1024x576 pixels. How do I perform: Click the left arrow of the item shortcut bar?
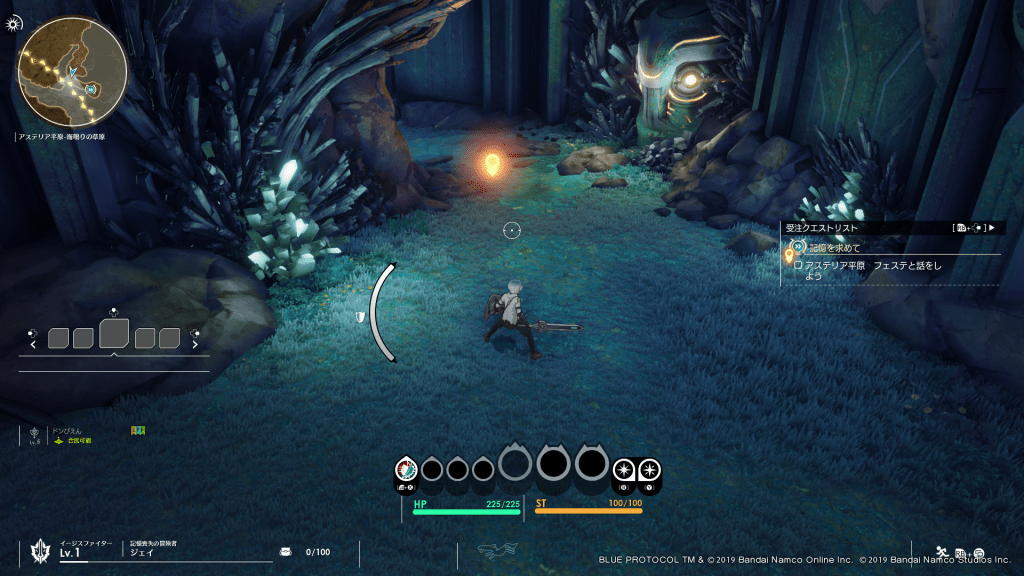pos(34,345)
